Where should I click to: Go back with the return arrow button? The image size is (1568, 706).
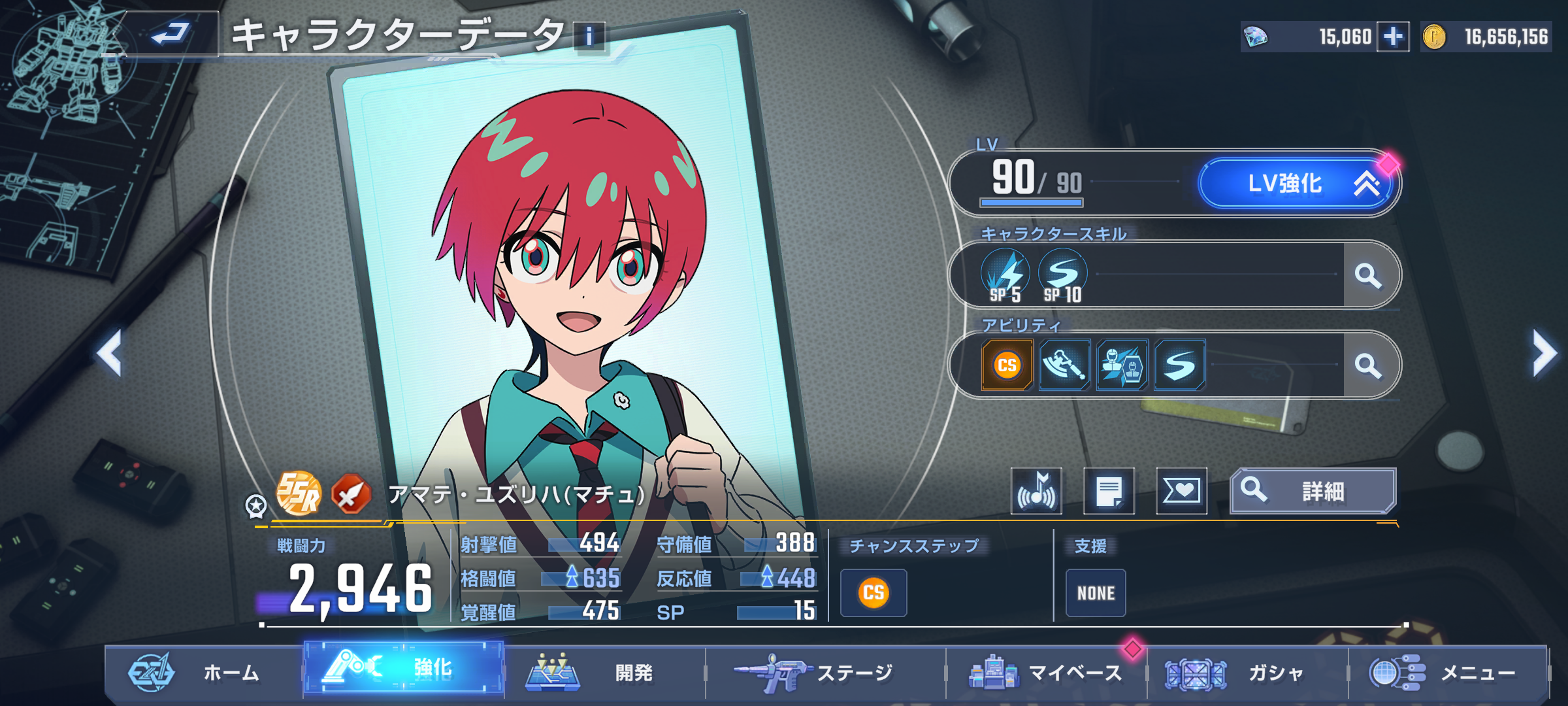click(x=170, y=34)
